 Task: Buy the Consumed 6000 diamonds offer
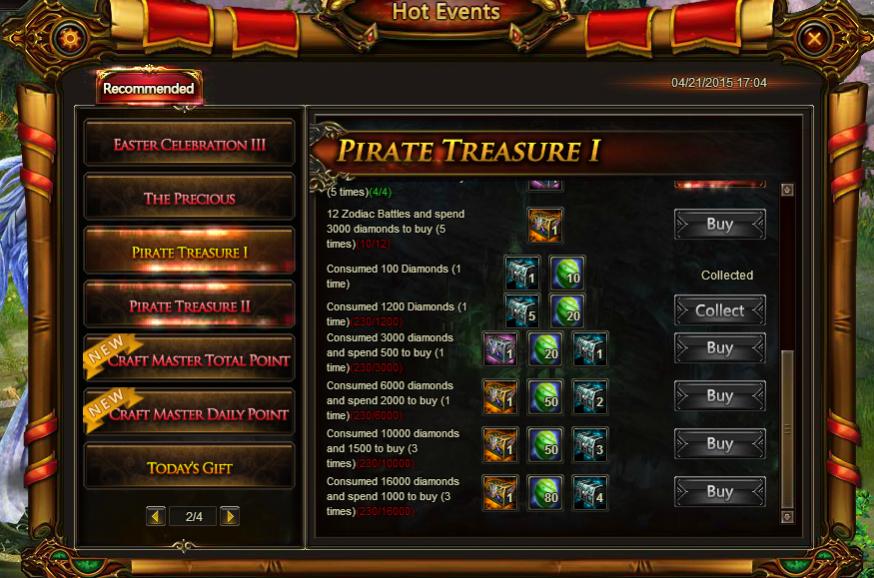click(720, 396)
